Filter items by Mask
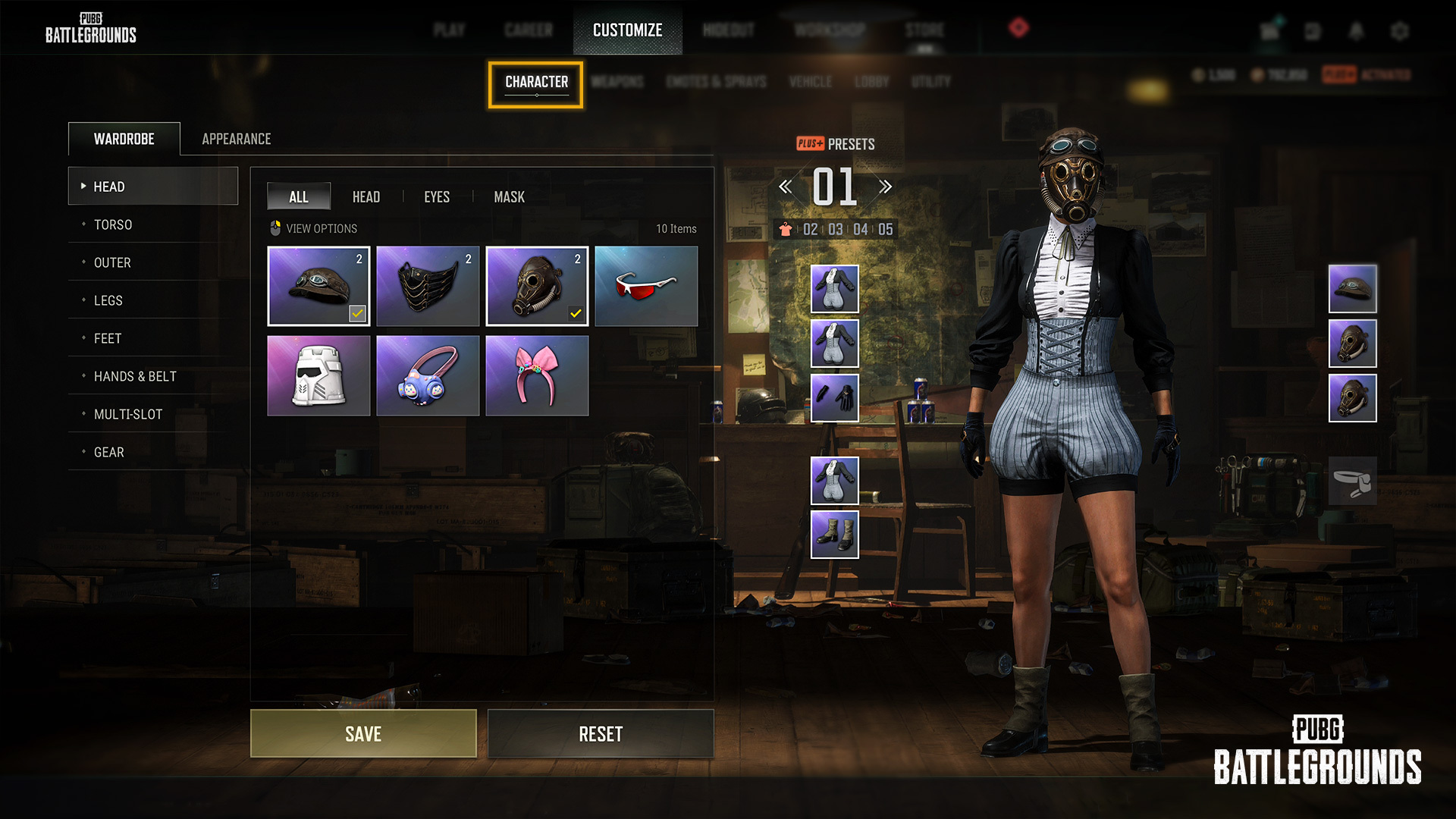Screen dimensions: 1456x819 click(509, 197)
